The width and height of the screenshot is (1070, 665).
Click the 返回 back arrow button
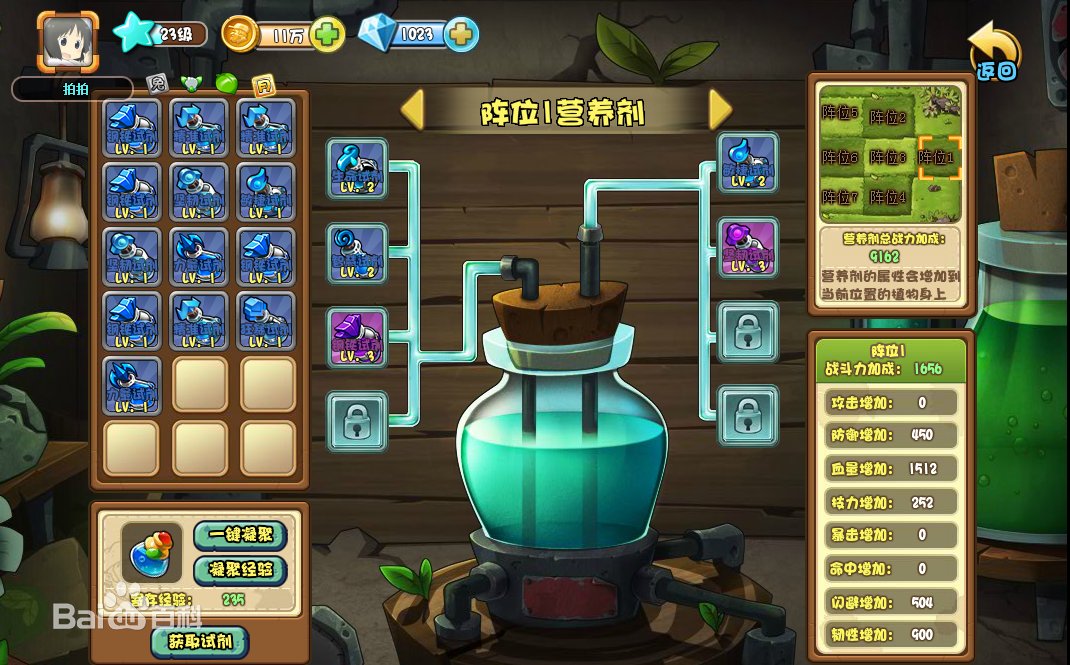point(995,52)
